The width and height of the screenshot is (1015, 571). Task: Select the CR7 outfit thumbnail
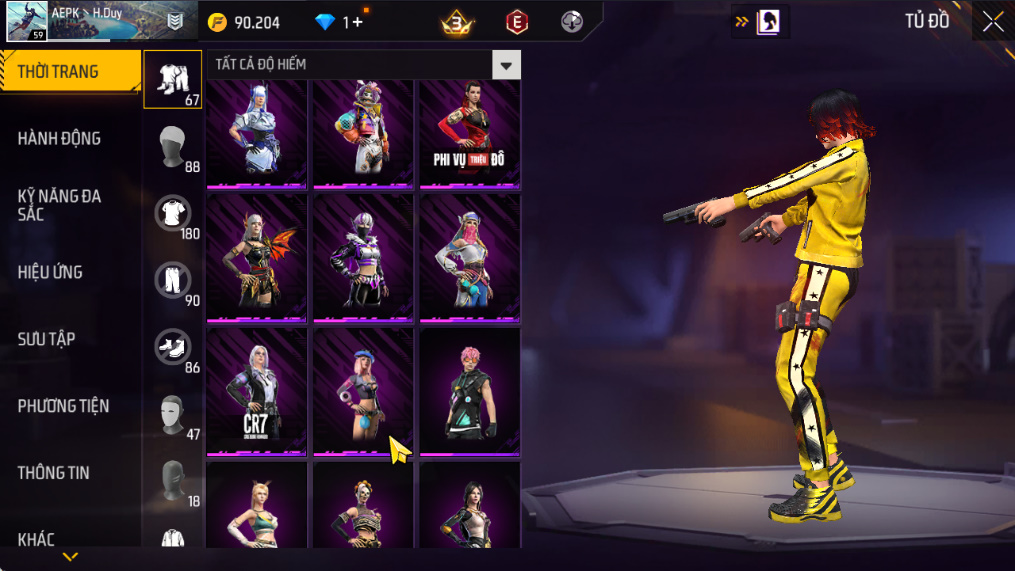(x=256, y=391)
